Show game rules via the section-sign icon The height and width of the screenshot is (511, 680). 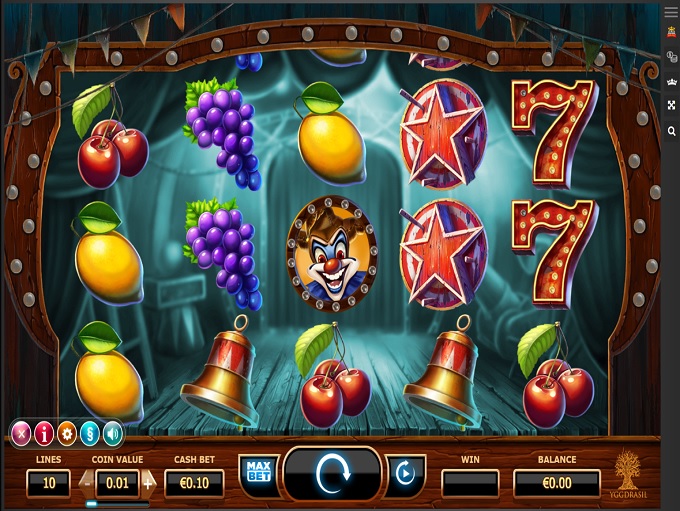(90, 434)
